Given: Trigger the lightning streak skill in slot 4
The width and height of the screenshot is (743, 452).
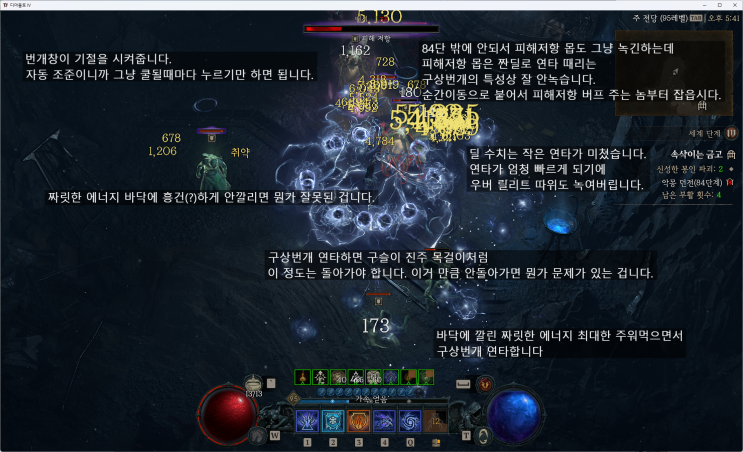Looking at the screenshot, I should 384,421.
